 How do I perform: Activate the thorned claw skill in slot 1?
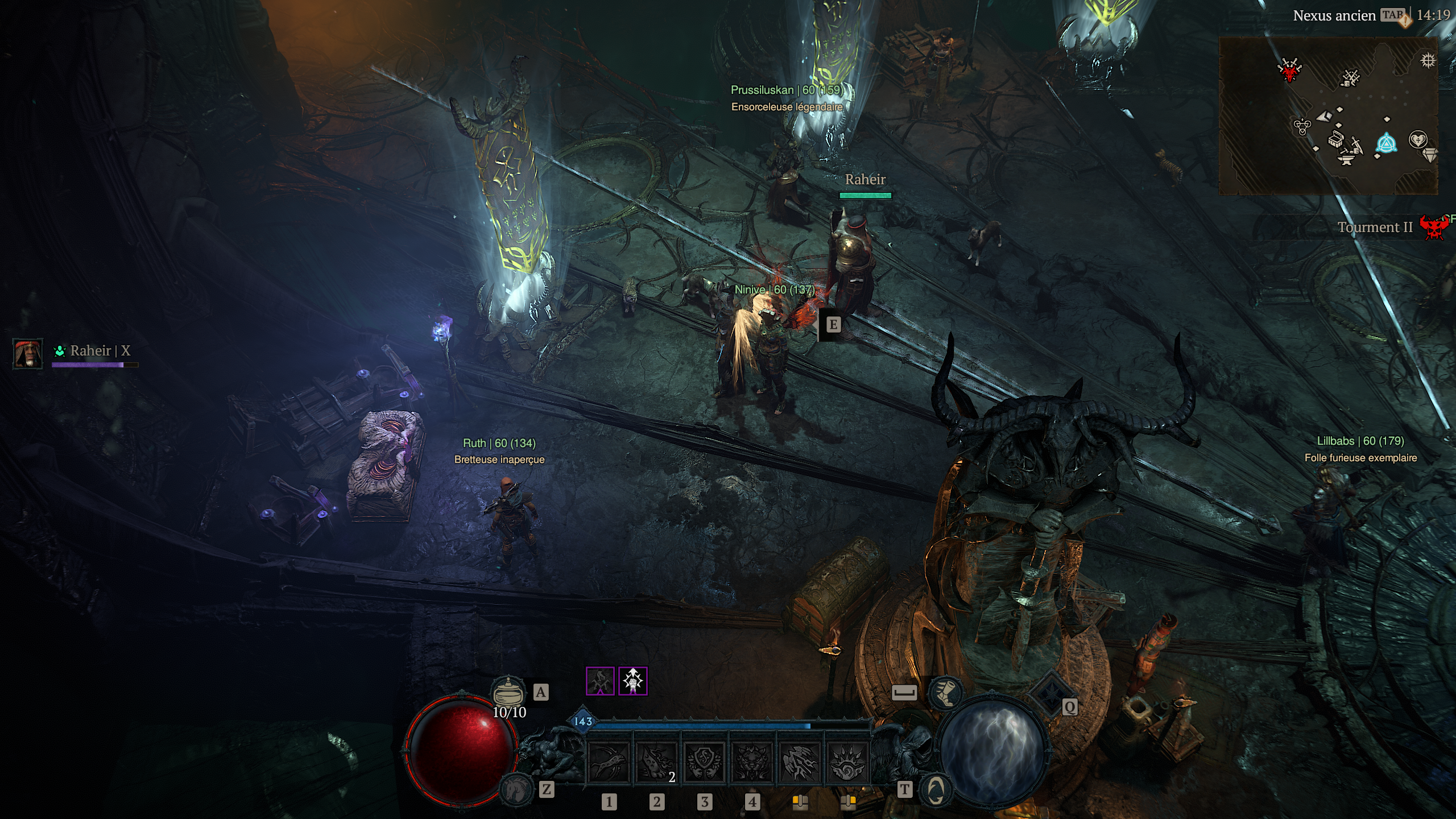(609, 763)
